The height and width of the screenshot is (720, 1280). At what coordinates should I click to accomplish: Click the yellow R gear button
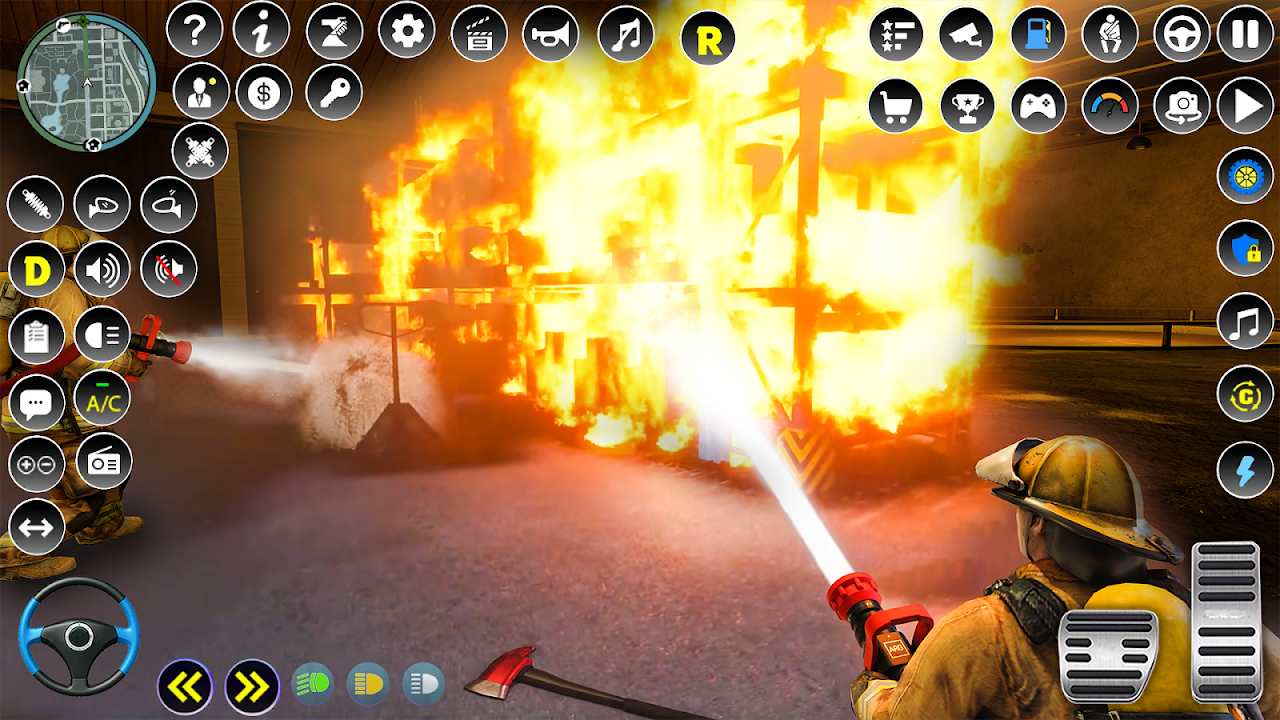[x=707, y=40]
